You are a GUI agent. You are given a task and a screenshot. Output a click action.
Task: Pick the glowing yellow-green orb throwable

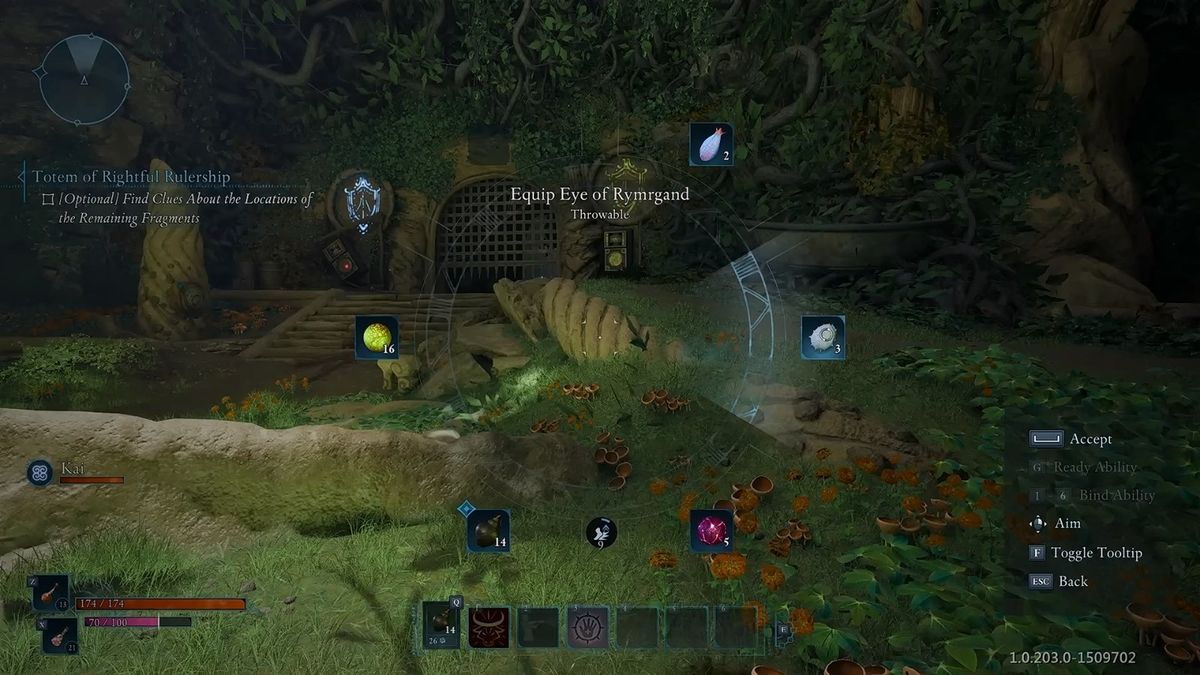pos(377,337)
